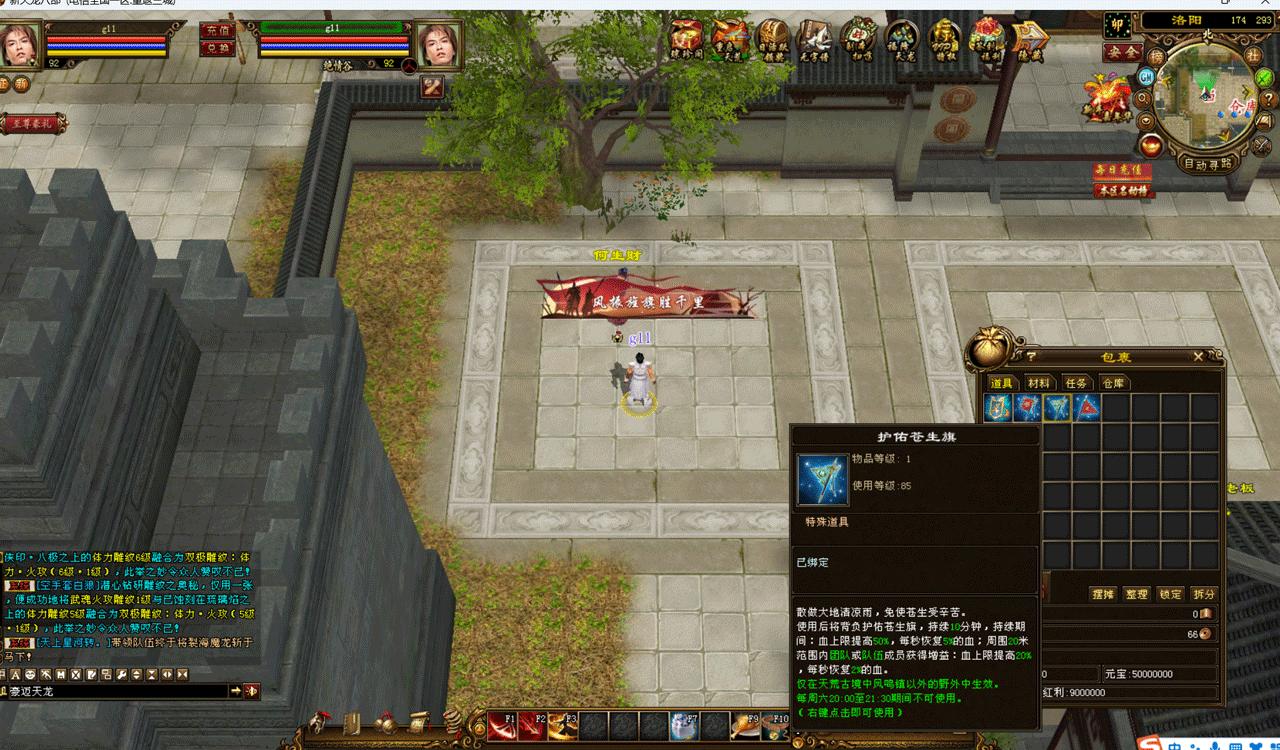Image resolution: width=1280 pixels, height=750 pixels.
Task: Open the 摆摊 stall button
Action: click(1102, 594)
